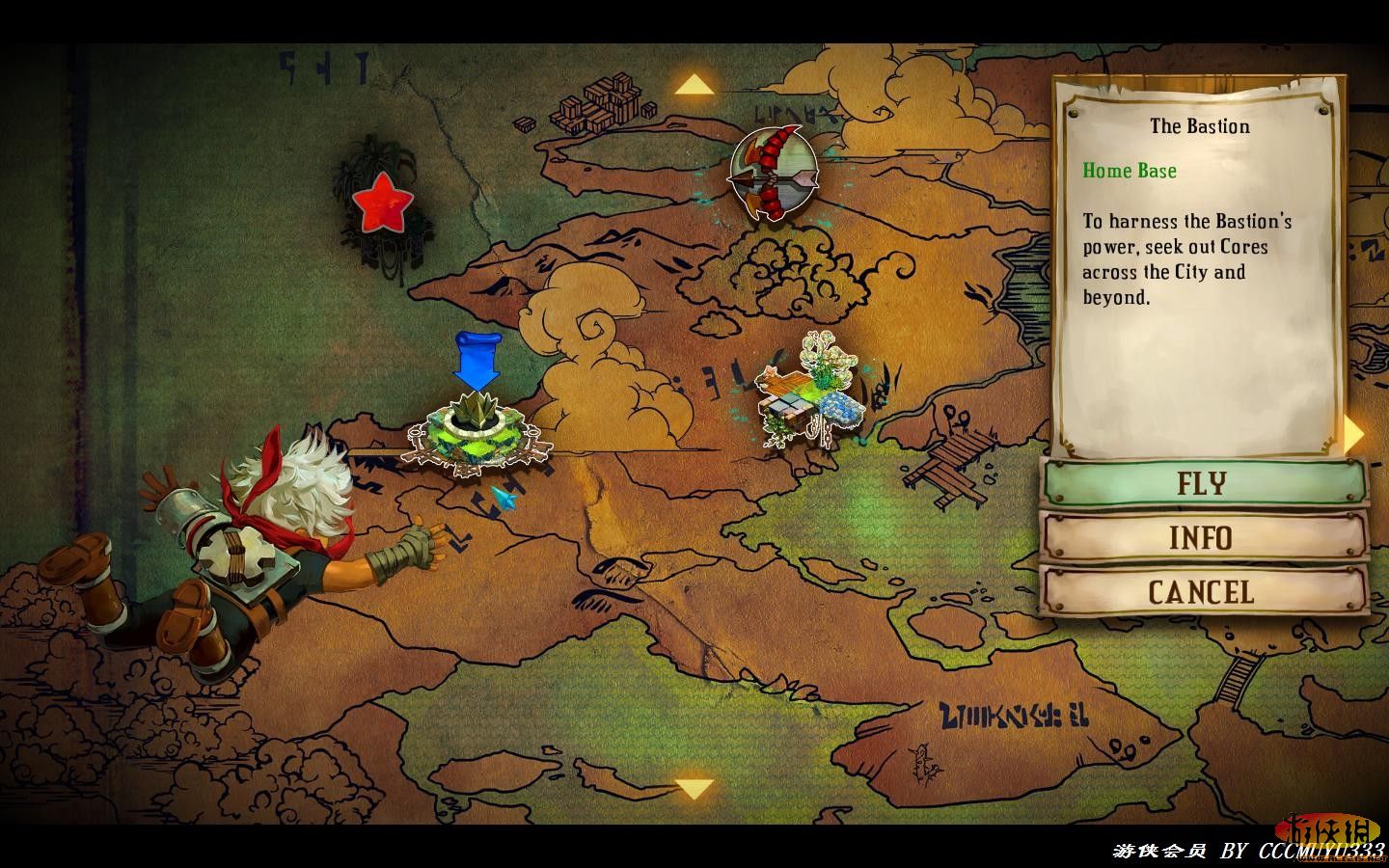This screenshot has height=868, width=1389.
Task: Choose the bow proving ground marker
Action: (x=772, y=172)
